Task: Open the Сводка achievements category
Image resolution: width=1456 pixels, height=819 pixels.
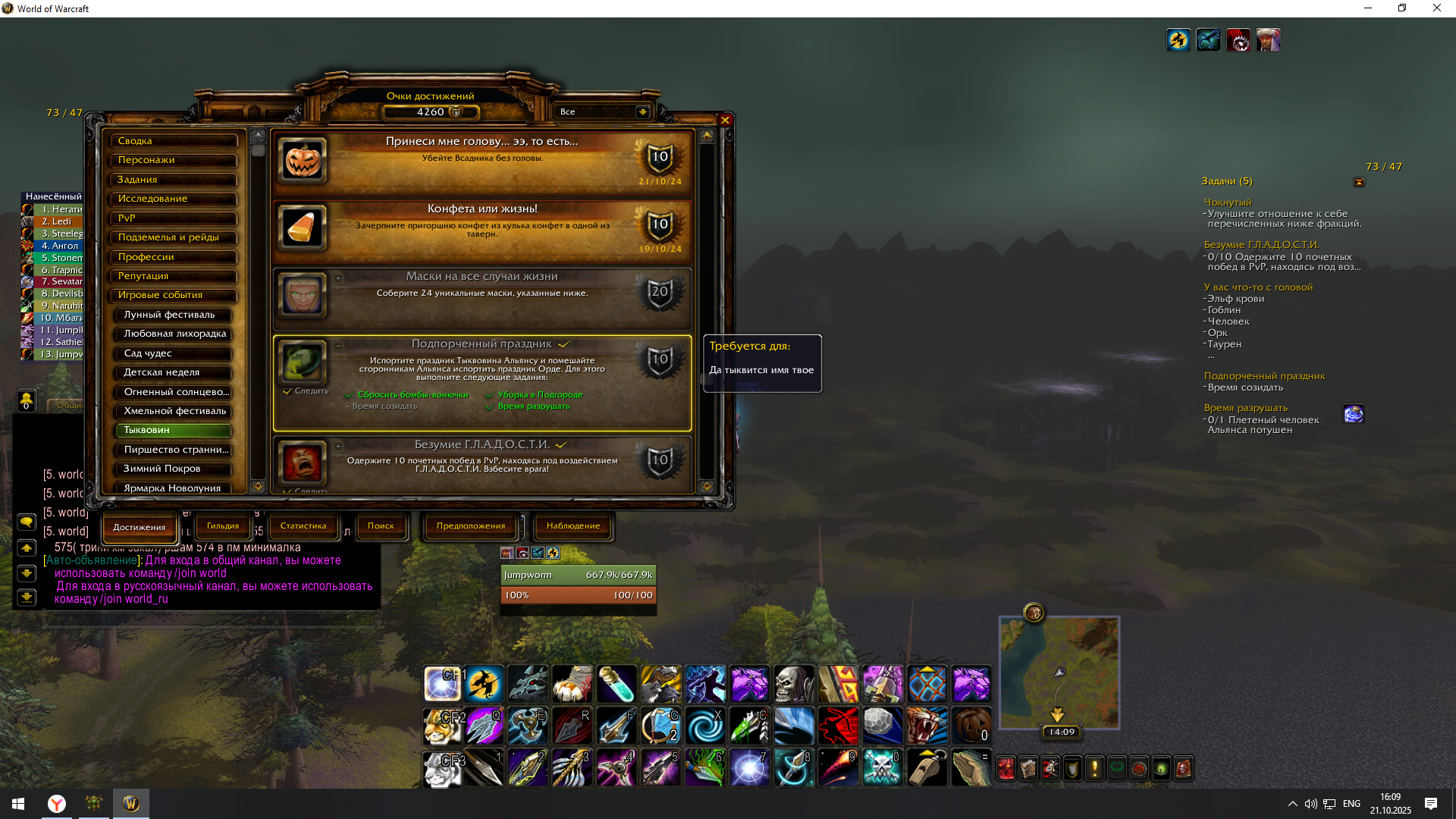Action: point(174,141)
